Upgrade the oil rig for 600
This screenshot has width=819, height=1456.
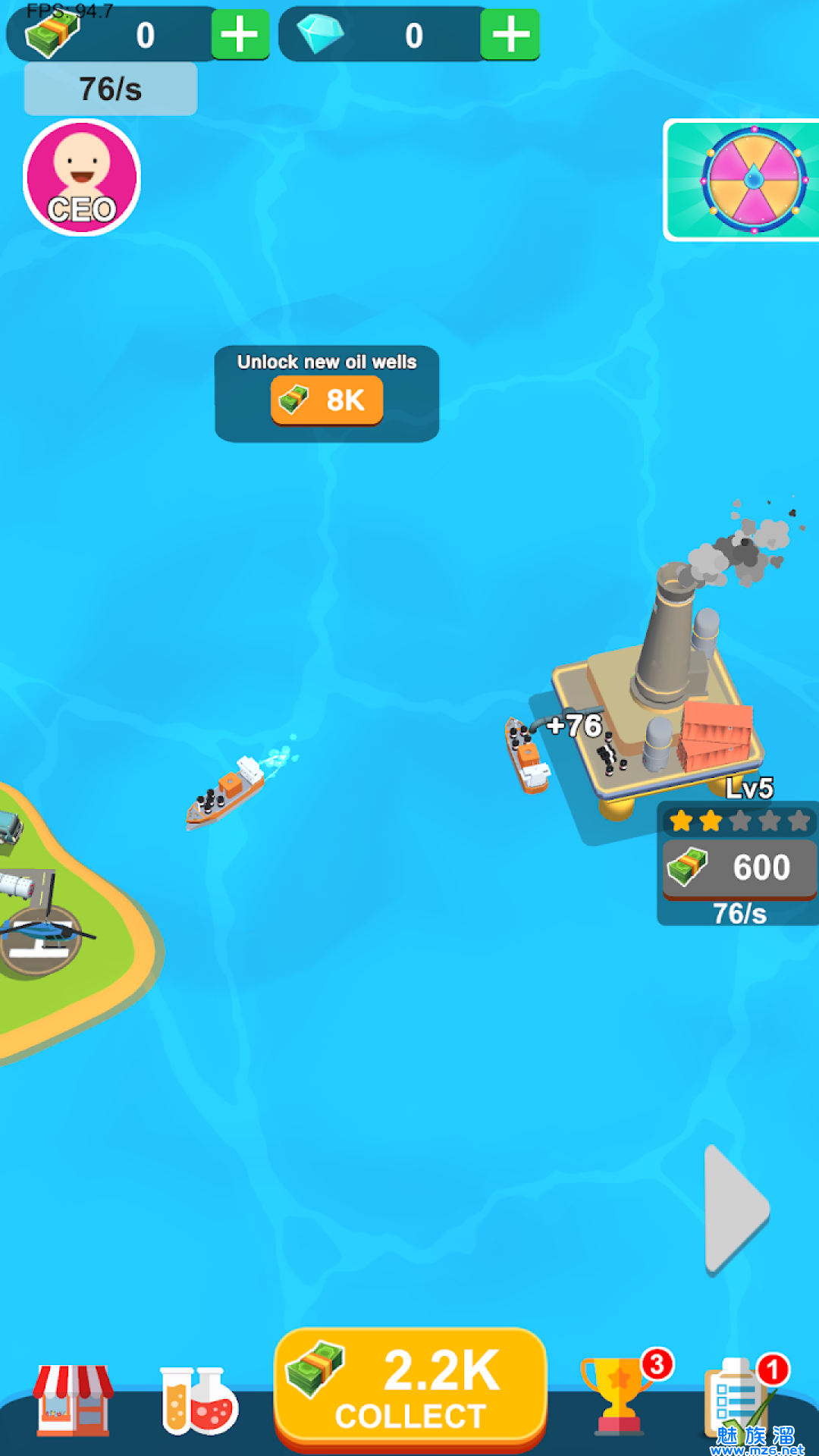[x=739, y=868]
